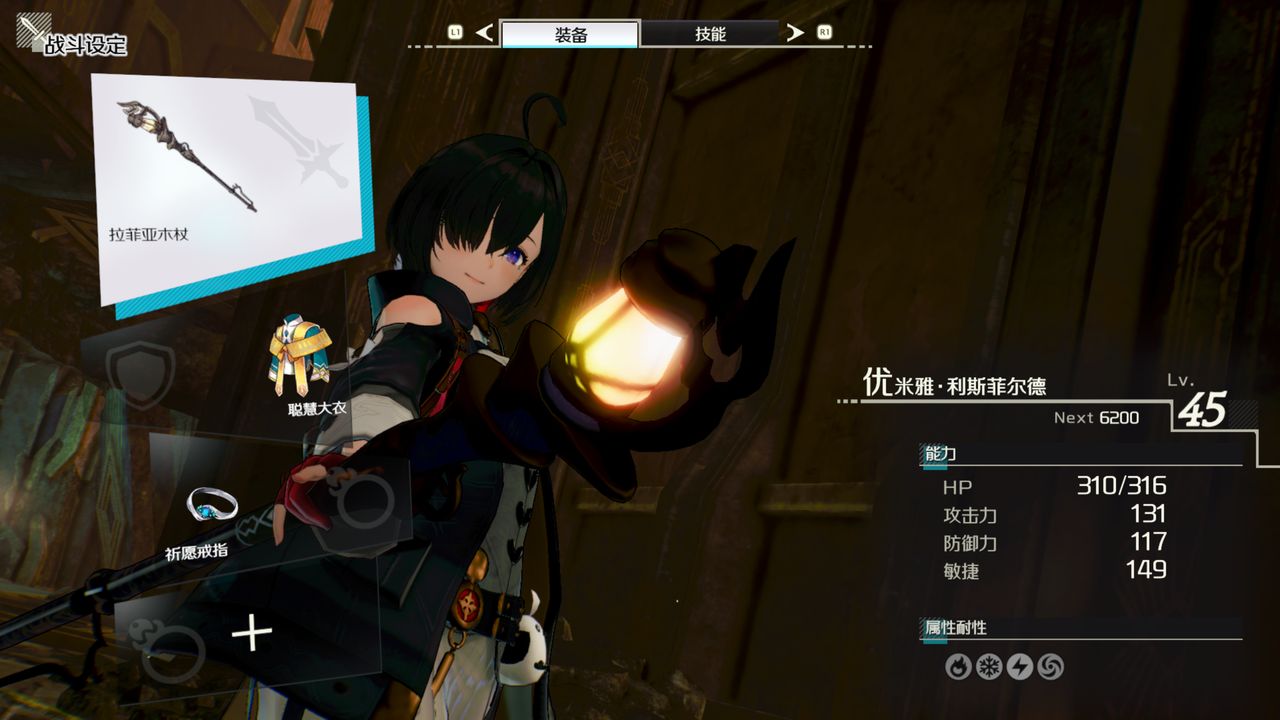The width and height of the screenshot is (1280, 720).
Task: Click the right arrow beside the tabs
Action: coord(795,33)
